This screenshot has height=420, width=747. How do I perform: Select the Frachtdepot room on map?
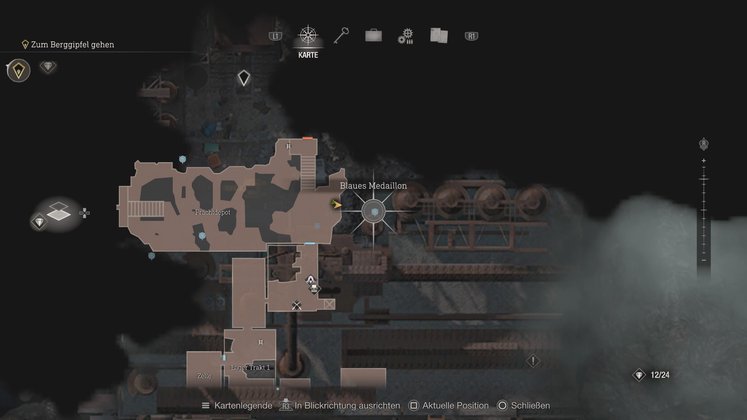[211, 213]
